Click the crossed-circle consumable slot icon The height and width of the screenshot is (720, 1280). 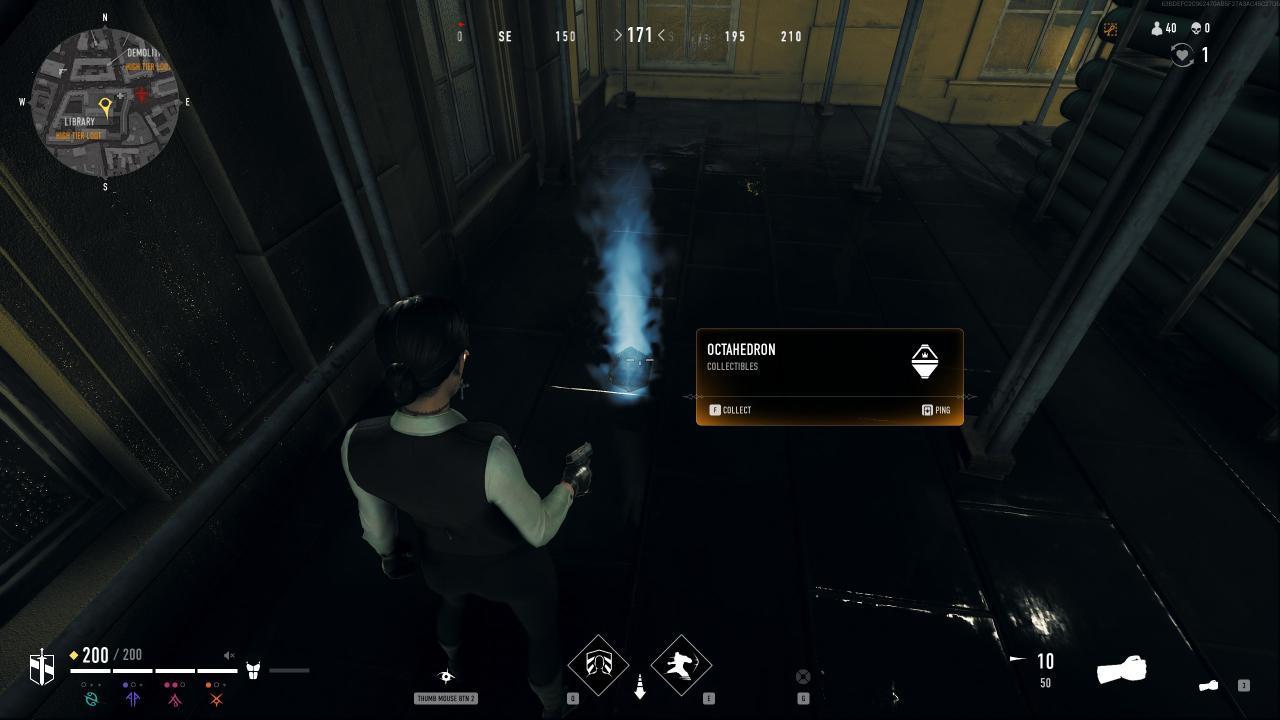(x=802, y=677)
